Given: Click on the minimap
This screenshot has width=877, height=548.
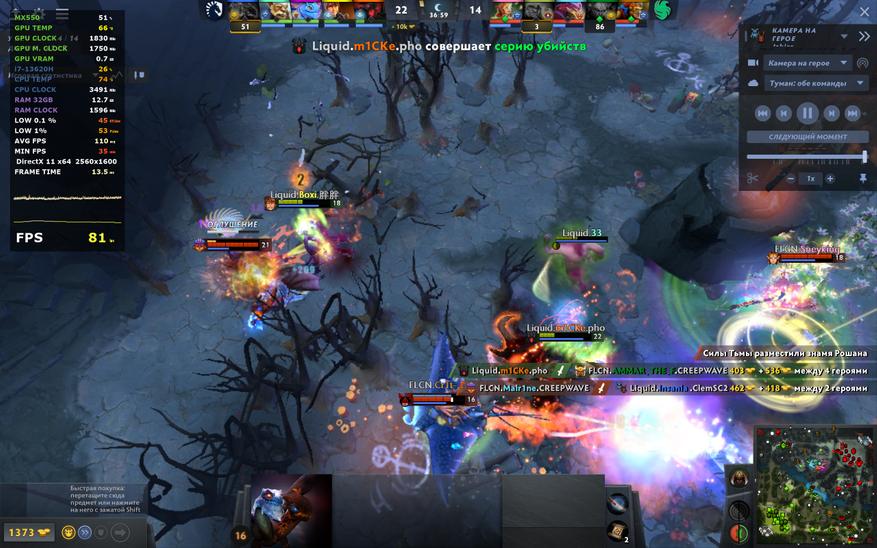Looking at the screenshot, I should pos(814,486).
